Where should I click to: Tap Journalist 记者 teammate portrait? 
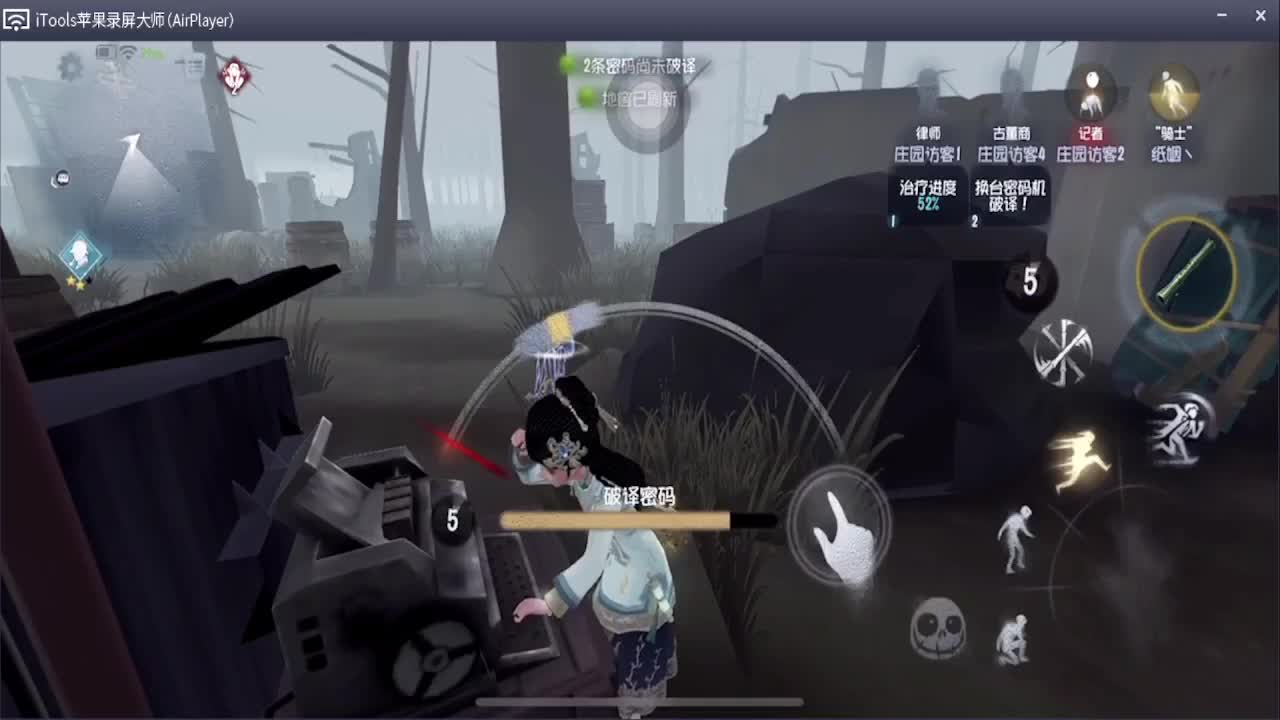click(1090, 90)
